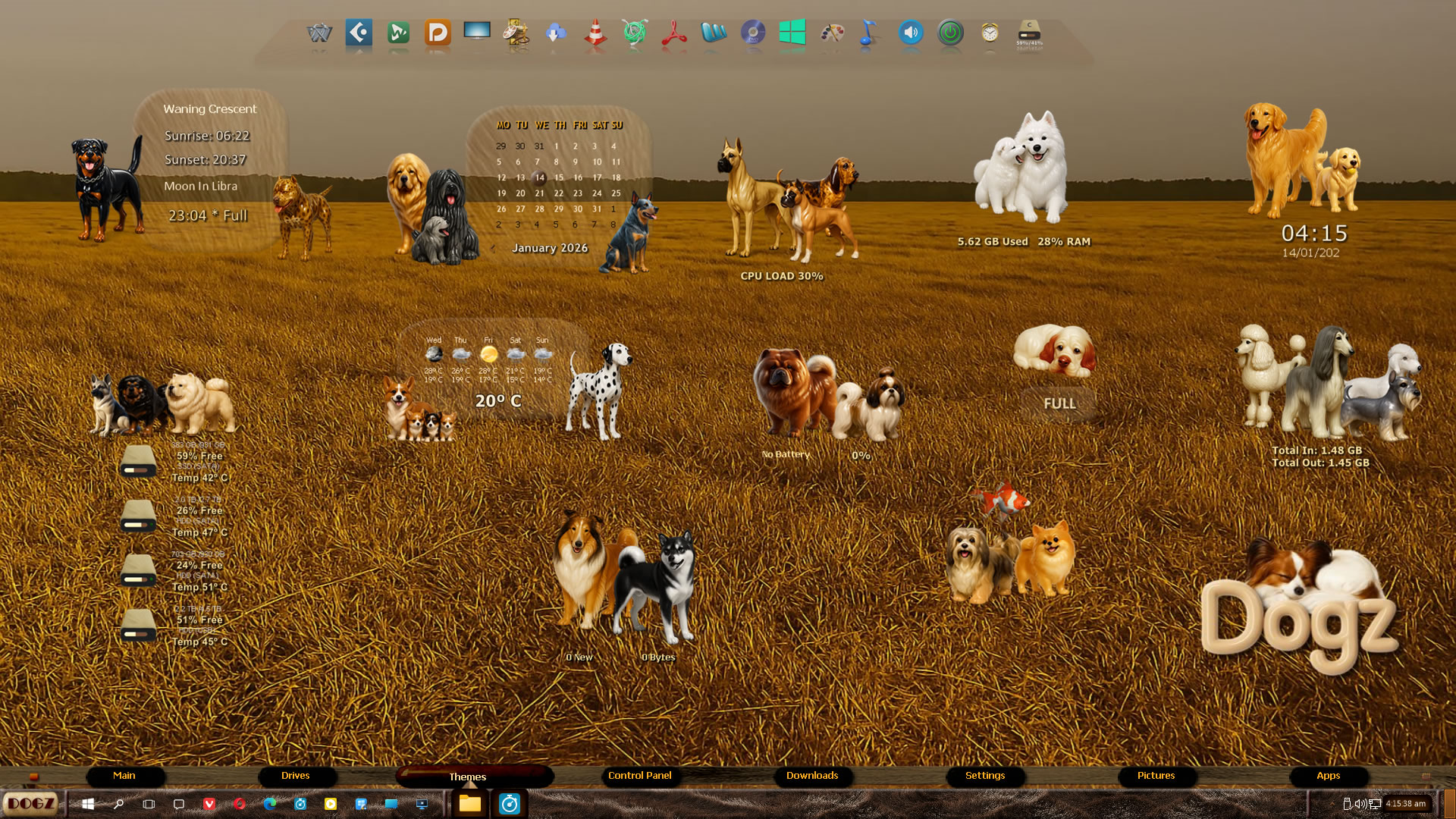The width and height of the screenshot is (1456, 819).
Task: Click the green power button dock icon
Action: (950, 33)
